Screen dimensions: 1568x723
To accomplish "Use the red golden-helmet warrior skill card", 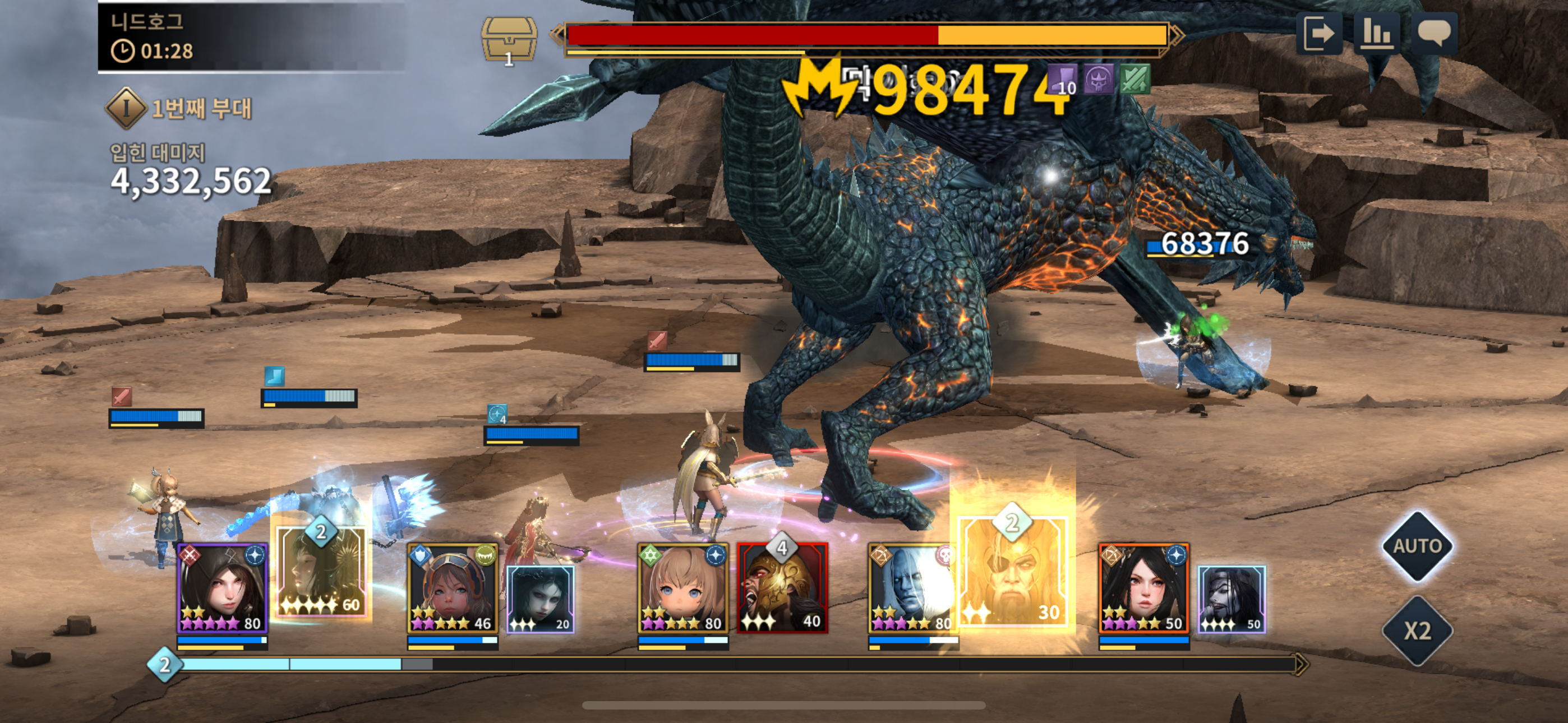I will point(782,588).
